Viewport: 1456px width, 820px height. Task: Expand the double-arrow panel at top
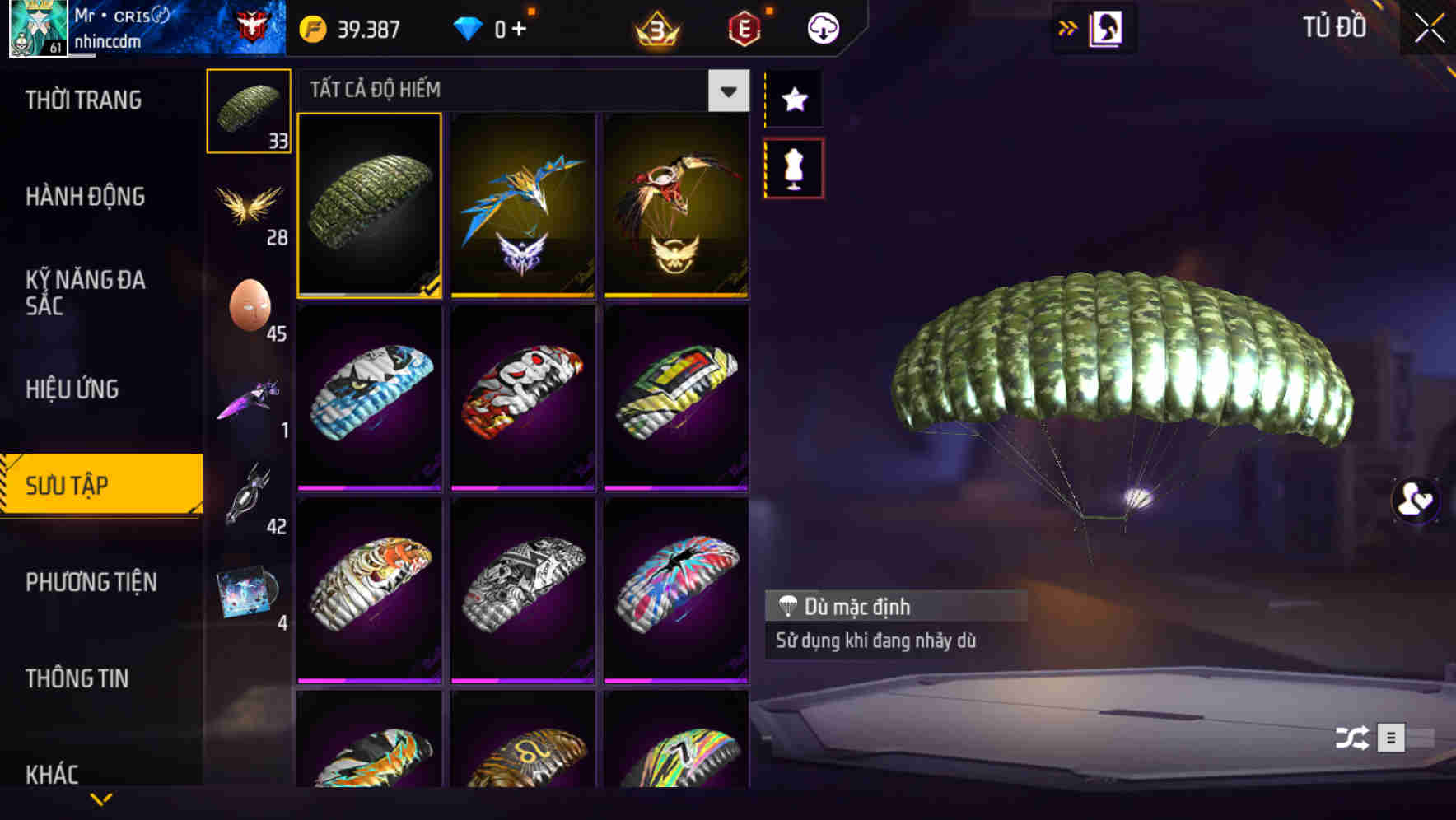[x=1068, y=27]
